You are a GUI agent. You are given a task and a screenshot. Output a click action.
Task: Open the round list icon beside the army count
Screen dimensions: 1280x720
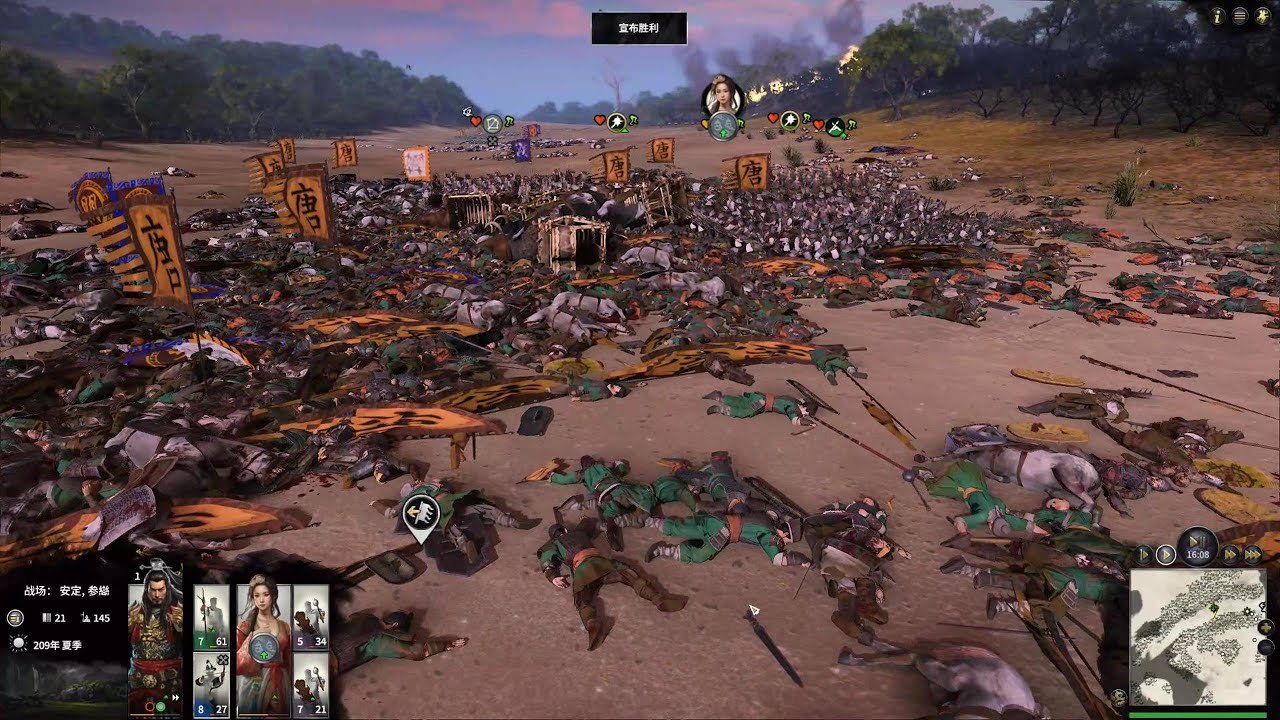pos(15,618)
